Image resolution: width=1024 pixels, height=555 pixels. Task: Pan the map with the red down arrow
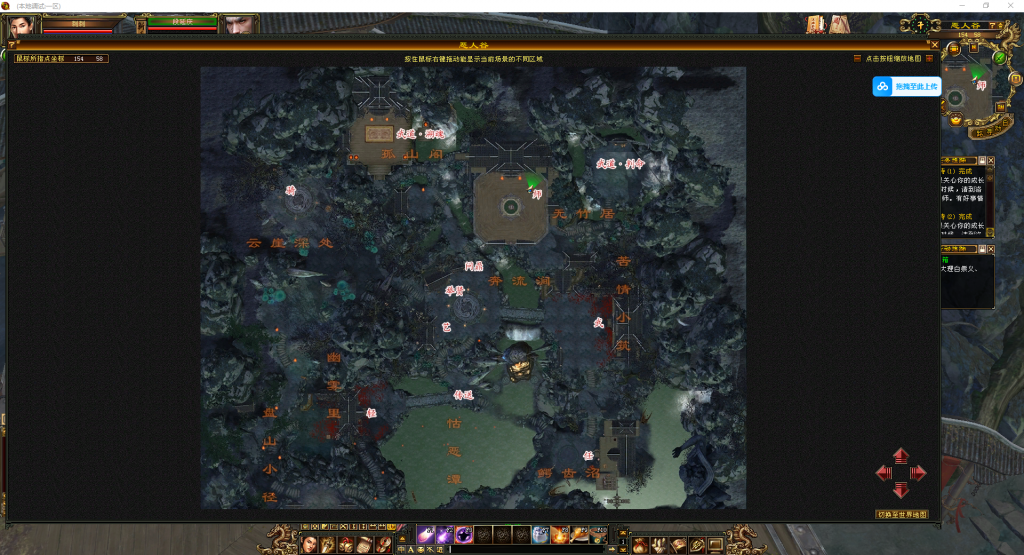click(x=901, y=489)
